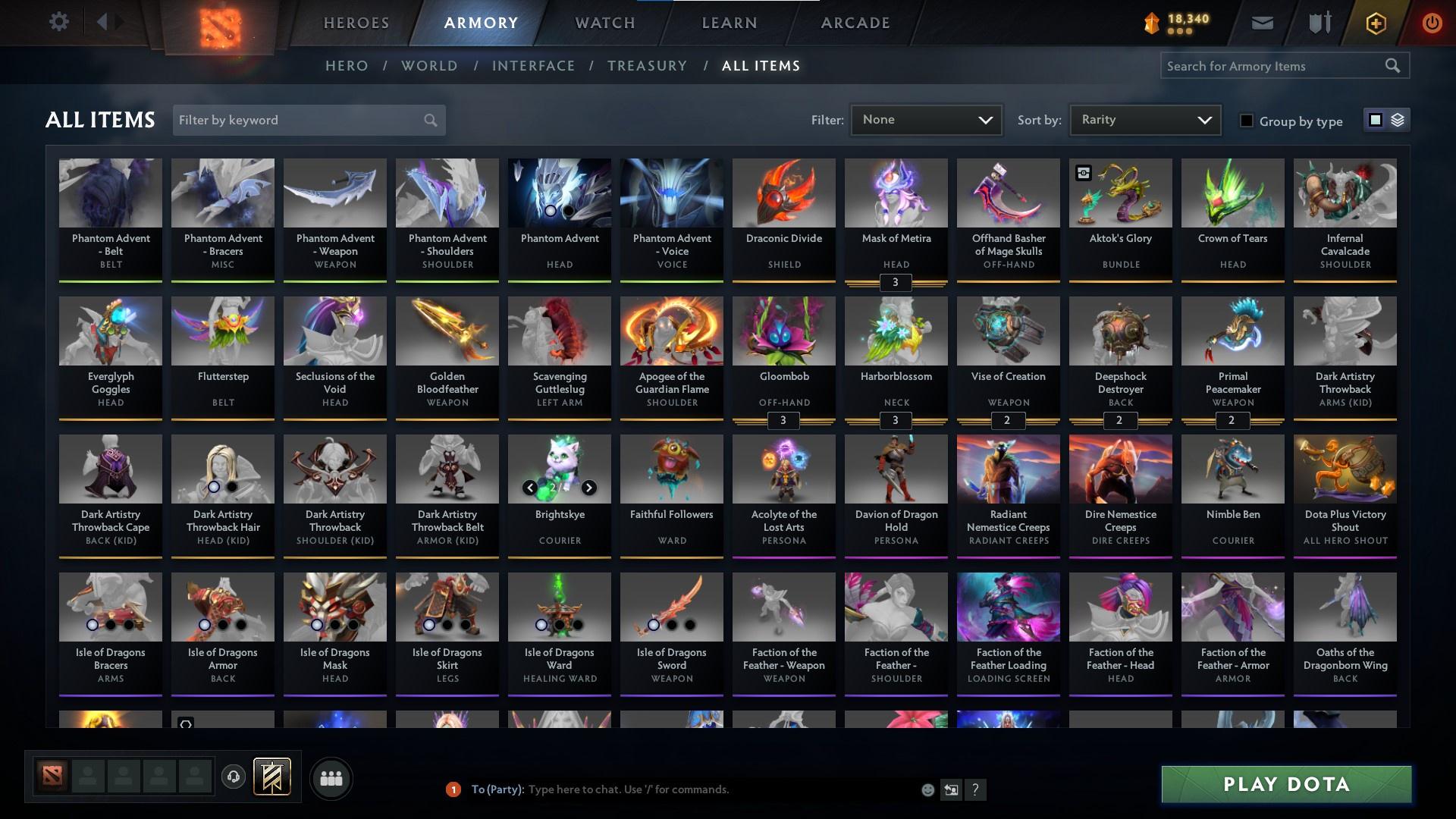Switch to the WATCH tab
This screenshot has height=819, width=1456.
pyautogui.click(x=604, y=22)
